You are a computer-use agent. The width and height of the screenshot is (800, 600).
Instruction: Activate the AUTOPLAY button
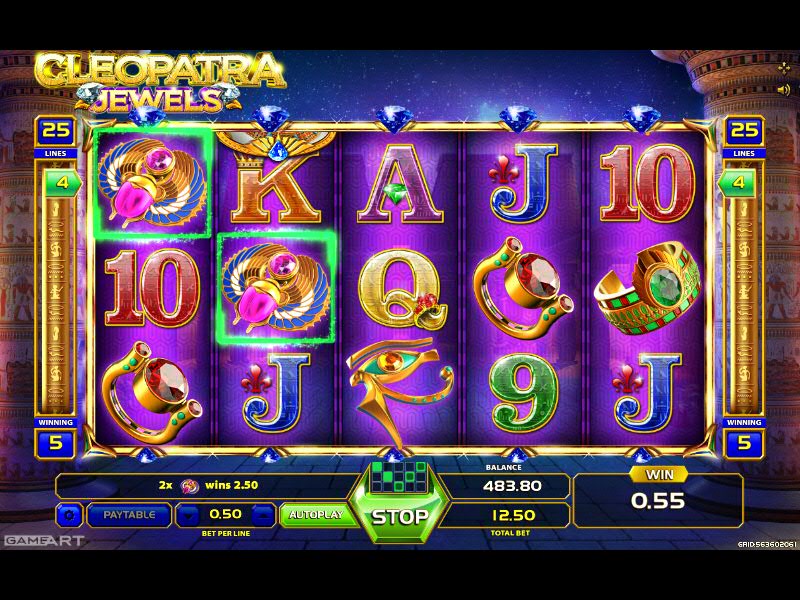click(315, 515)
